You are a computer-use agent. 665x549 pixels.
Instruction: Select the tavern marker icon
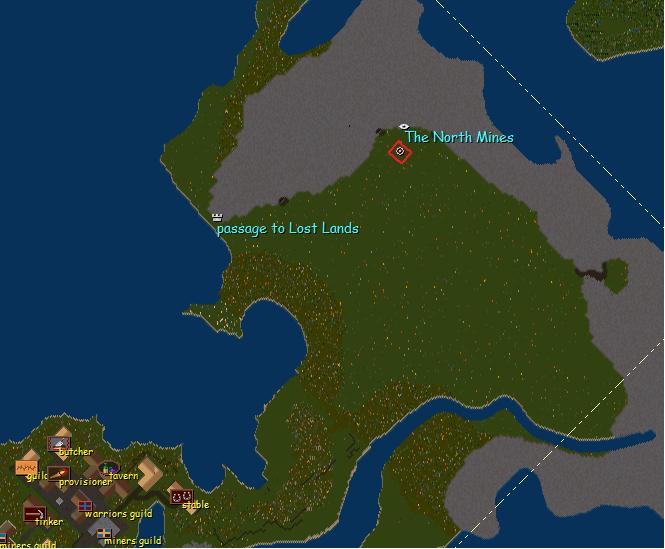click(108, 467)
